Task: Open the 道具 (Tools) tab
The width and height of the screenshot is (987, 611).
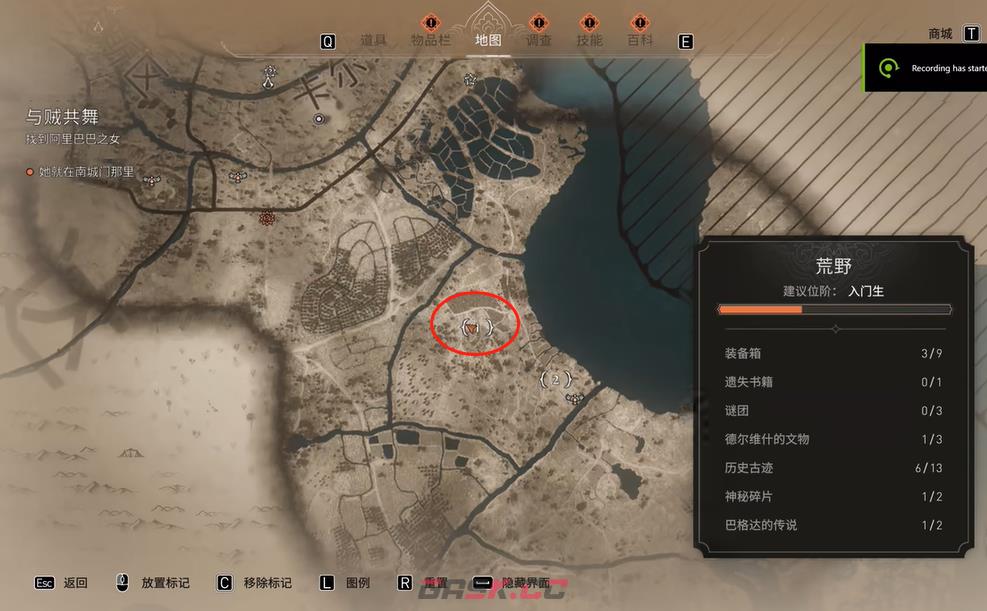Action: [x=373, y=41]
